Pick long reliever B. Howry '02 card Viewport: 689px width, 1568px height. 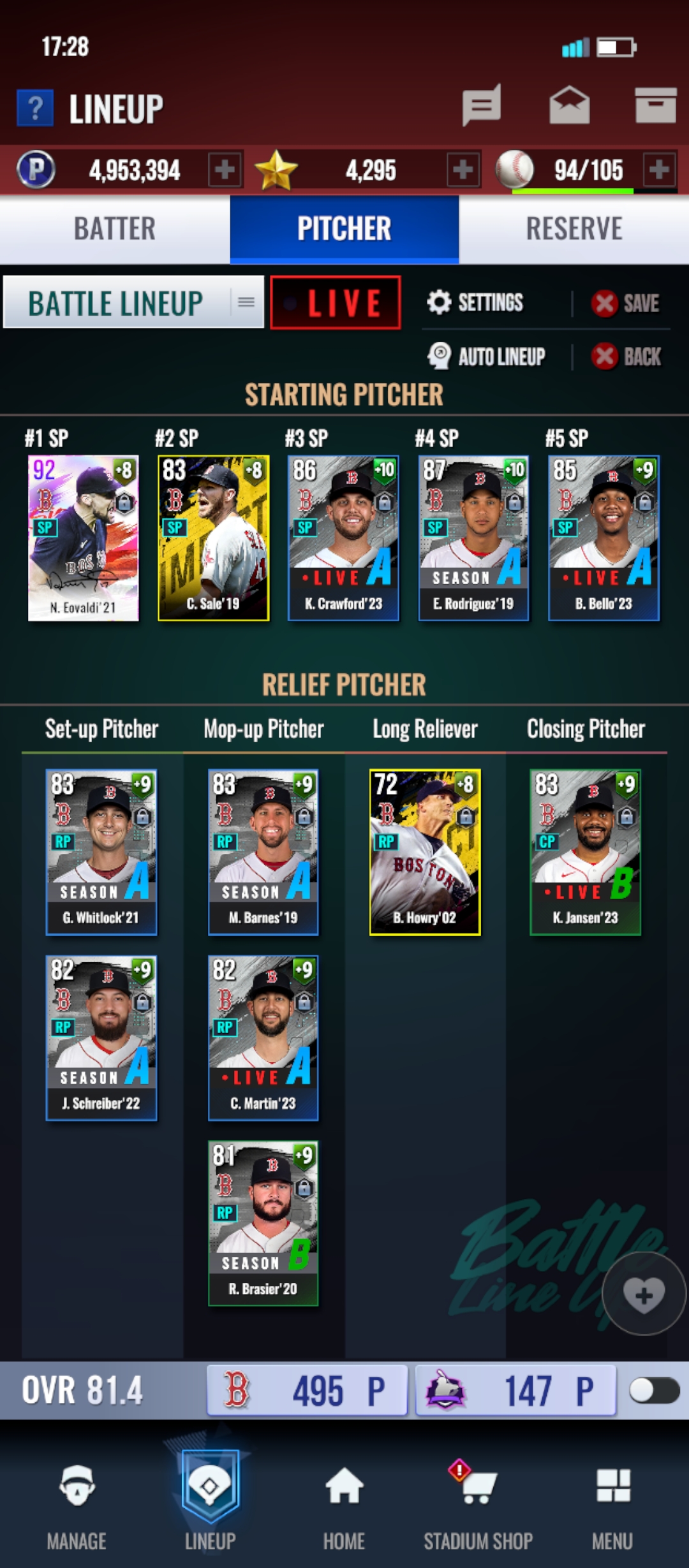[425, 852]
